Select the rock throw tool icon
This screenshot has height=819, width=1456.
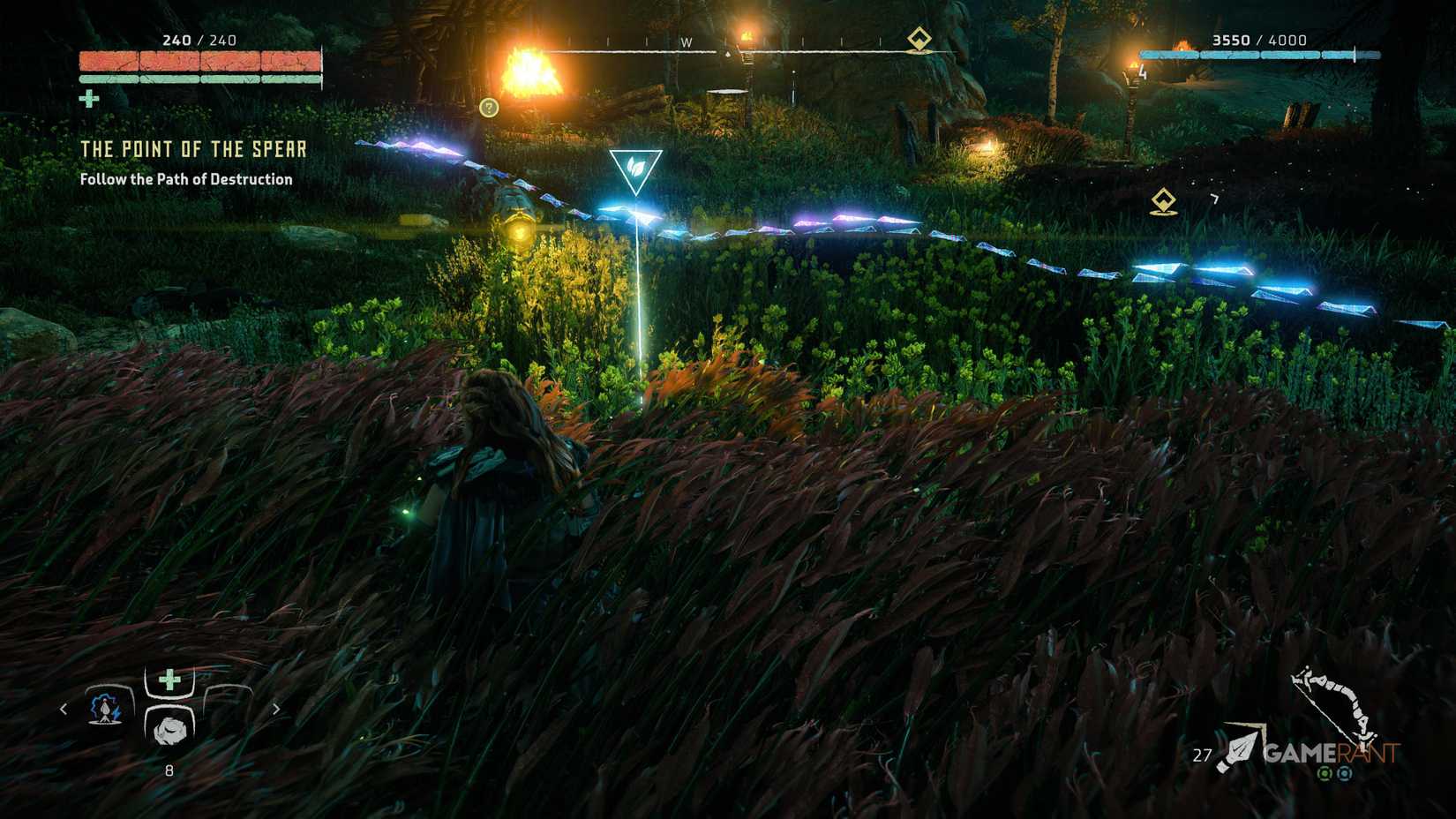(169, 732)
